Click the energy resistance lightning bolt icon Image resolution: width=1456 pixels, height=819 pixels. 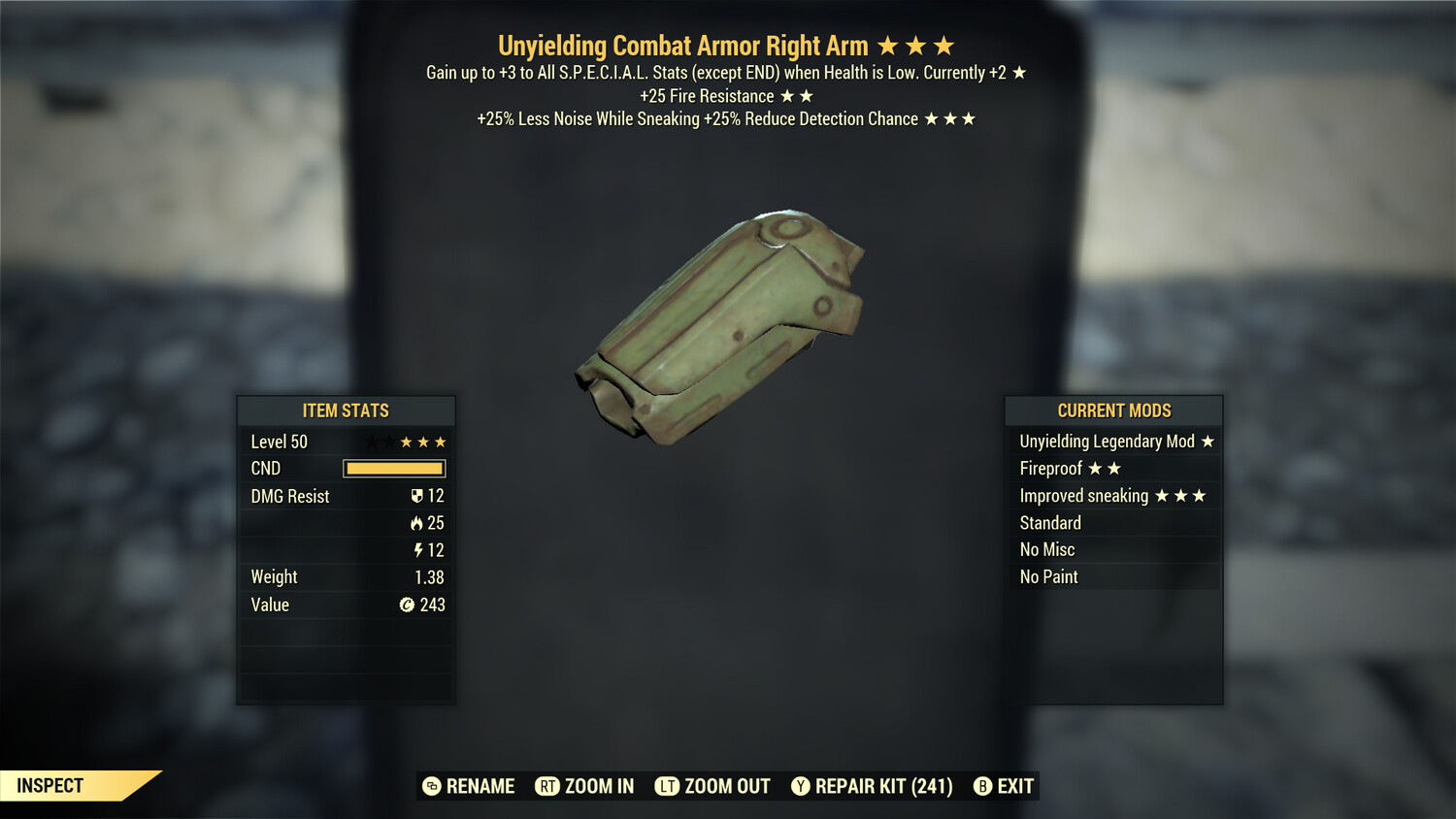coord(420,549)
